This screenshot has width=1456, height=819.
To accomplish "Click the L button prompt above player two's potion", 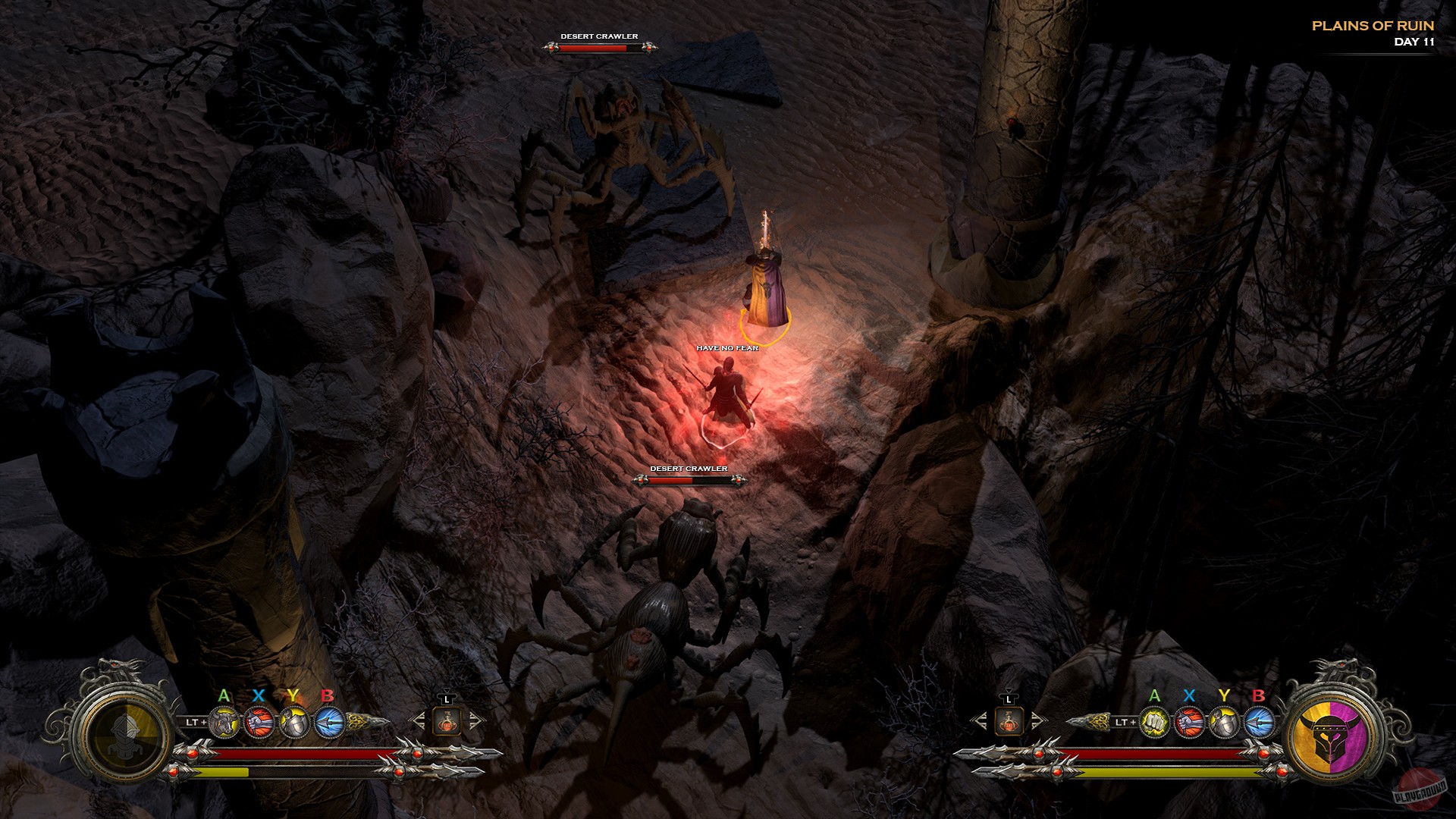I will [1009, 699].
